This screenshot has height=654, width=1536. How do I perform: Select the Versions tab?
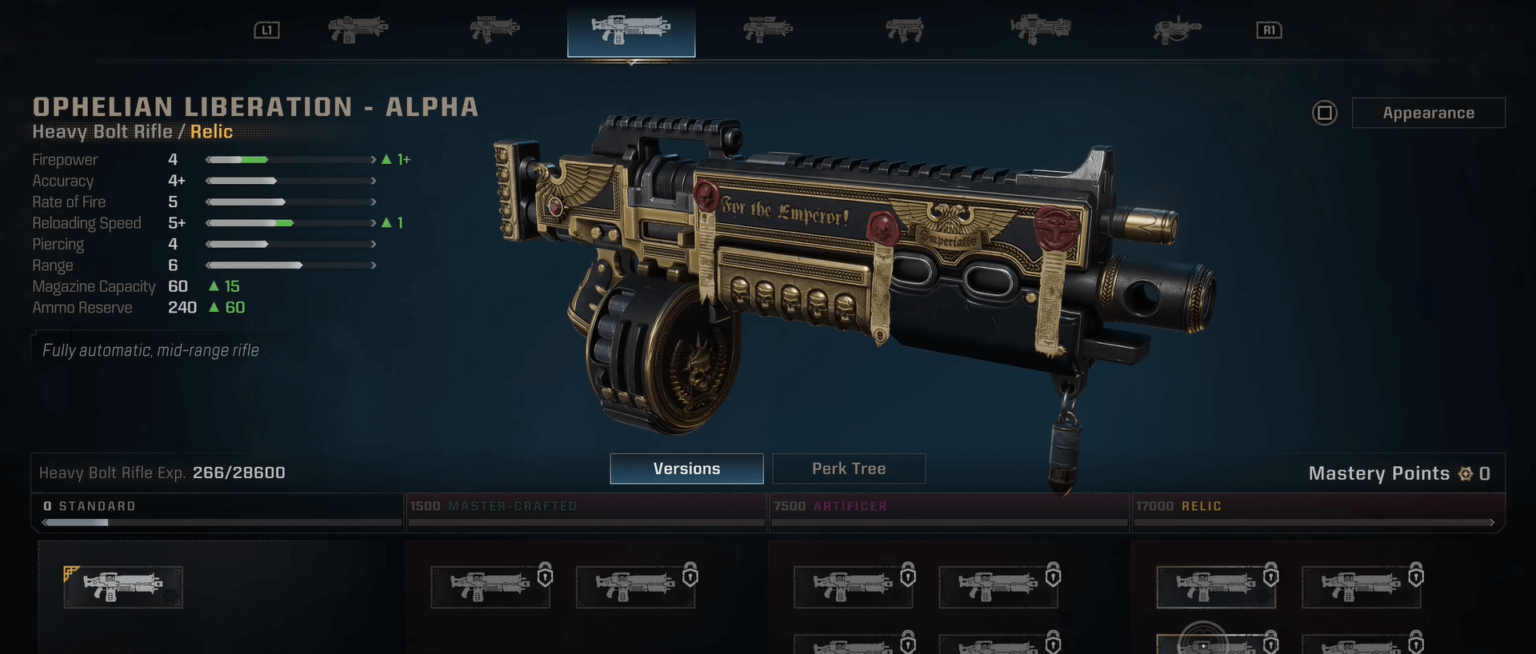click(x=686, y=468)
